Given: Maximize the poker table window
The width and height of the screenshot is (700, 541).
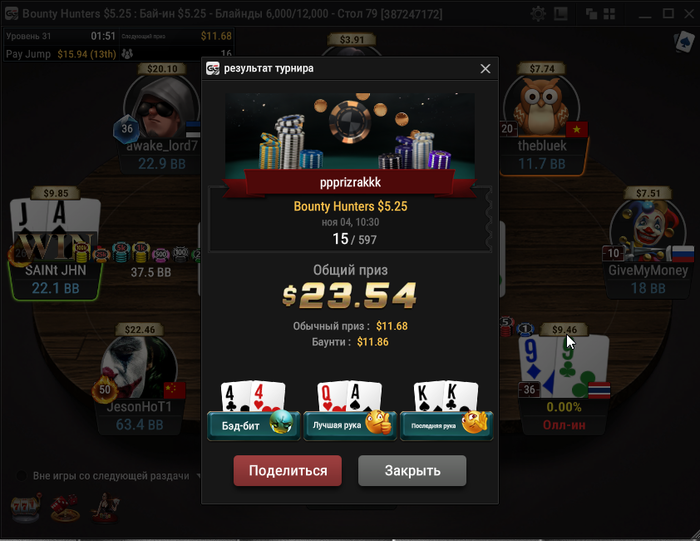Looking at the screenshot, I should pyautogui.click(x=668, y=14).
